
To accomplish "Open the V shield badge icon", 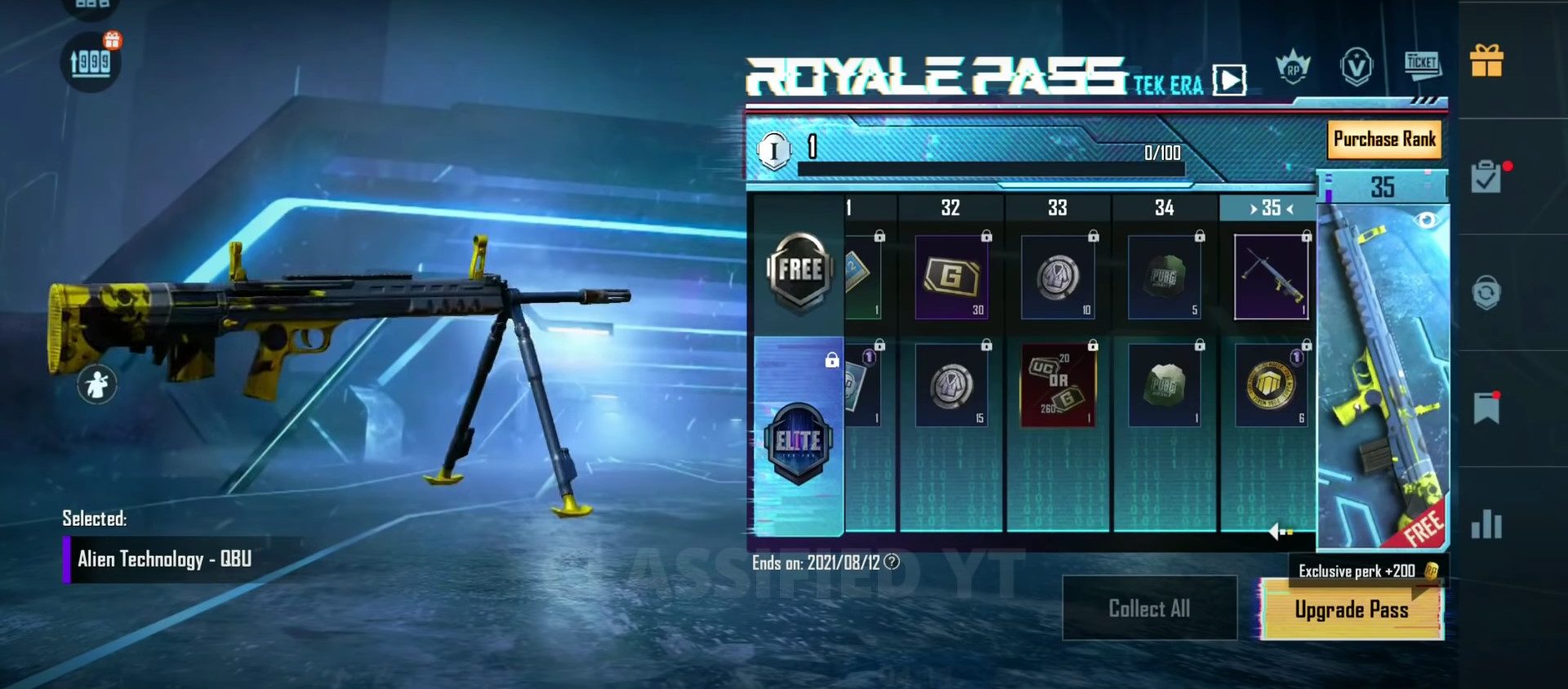I will click(x=1356, y=67).
